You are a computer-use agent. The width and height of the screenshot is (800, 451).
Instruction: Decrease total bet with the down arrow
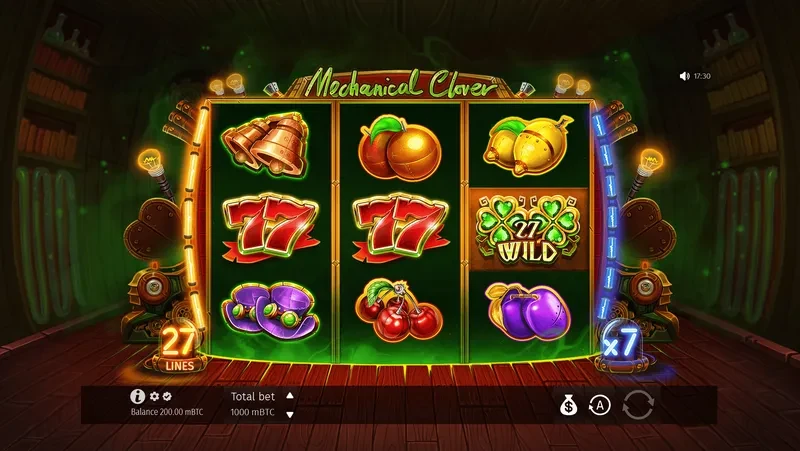tap(290, 414)
